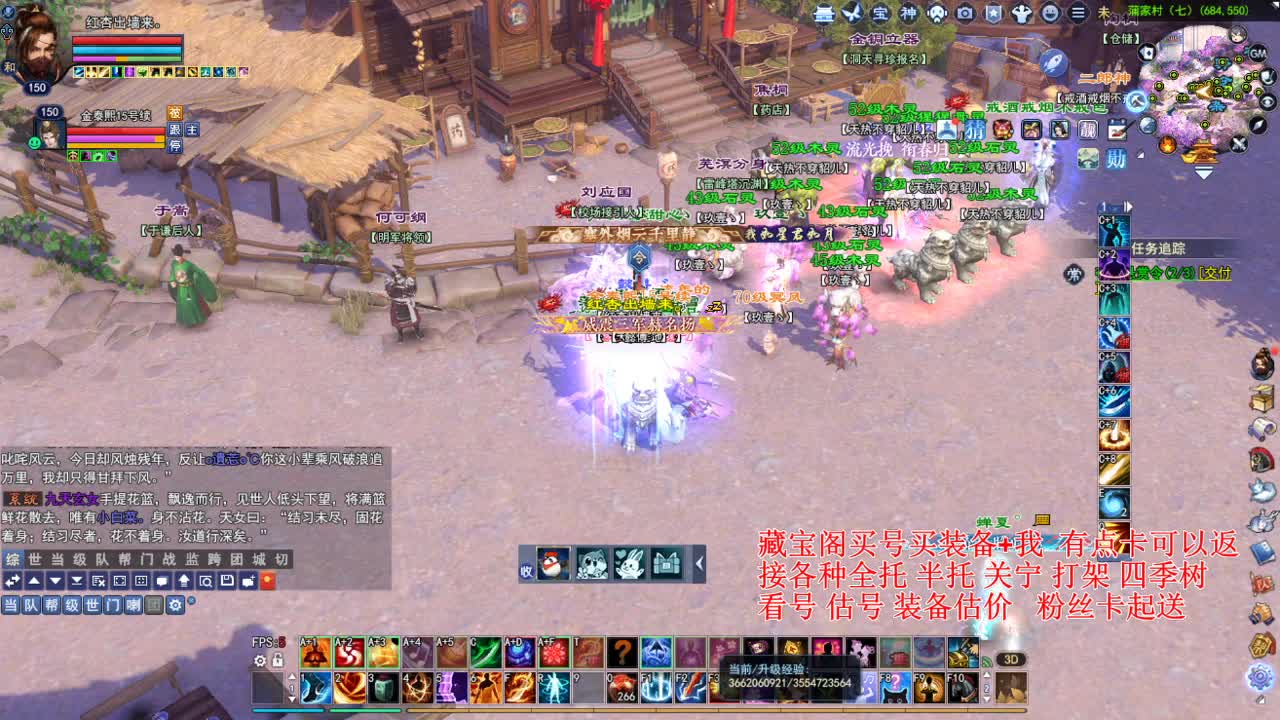The height and width of the screenshot is (720, 1280).
Task: Select the A+1 skill icon on action bar
Action: 315,651
